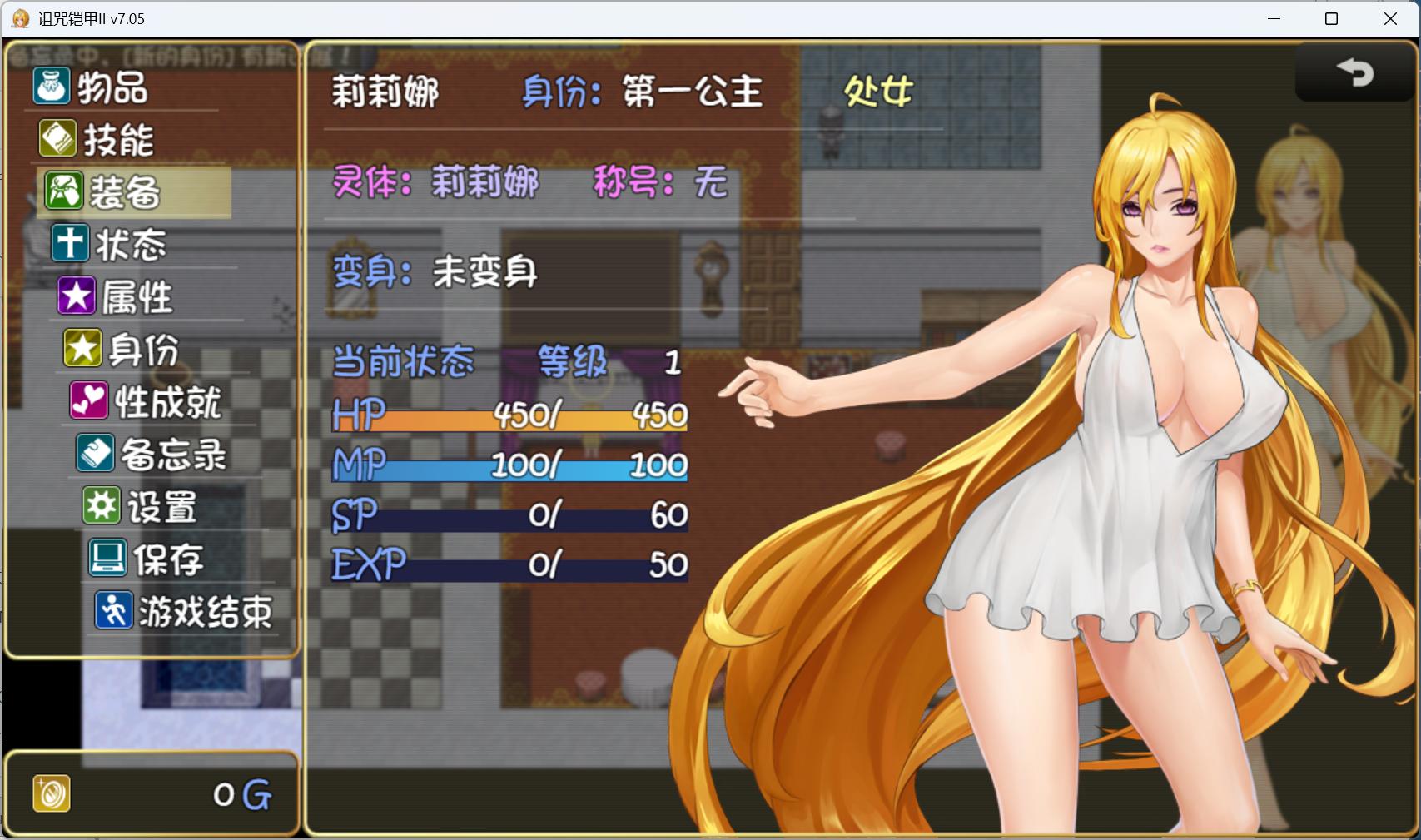
Task: Open the 物品 item bag icon
Action: (50, 87)
